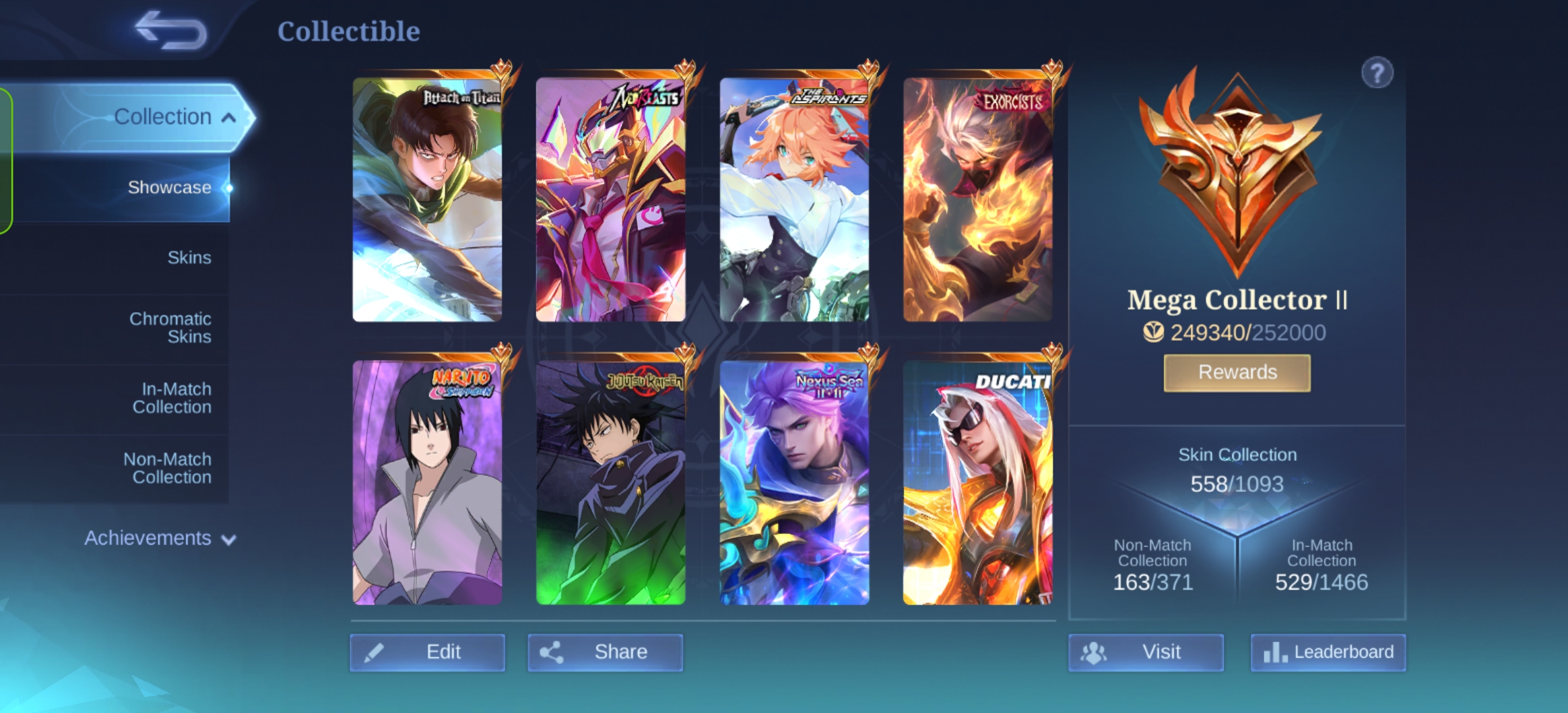Select the Naruto Shippuden skin card
This screenshot has width=1568, height=713.
click(427, 482)
